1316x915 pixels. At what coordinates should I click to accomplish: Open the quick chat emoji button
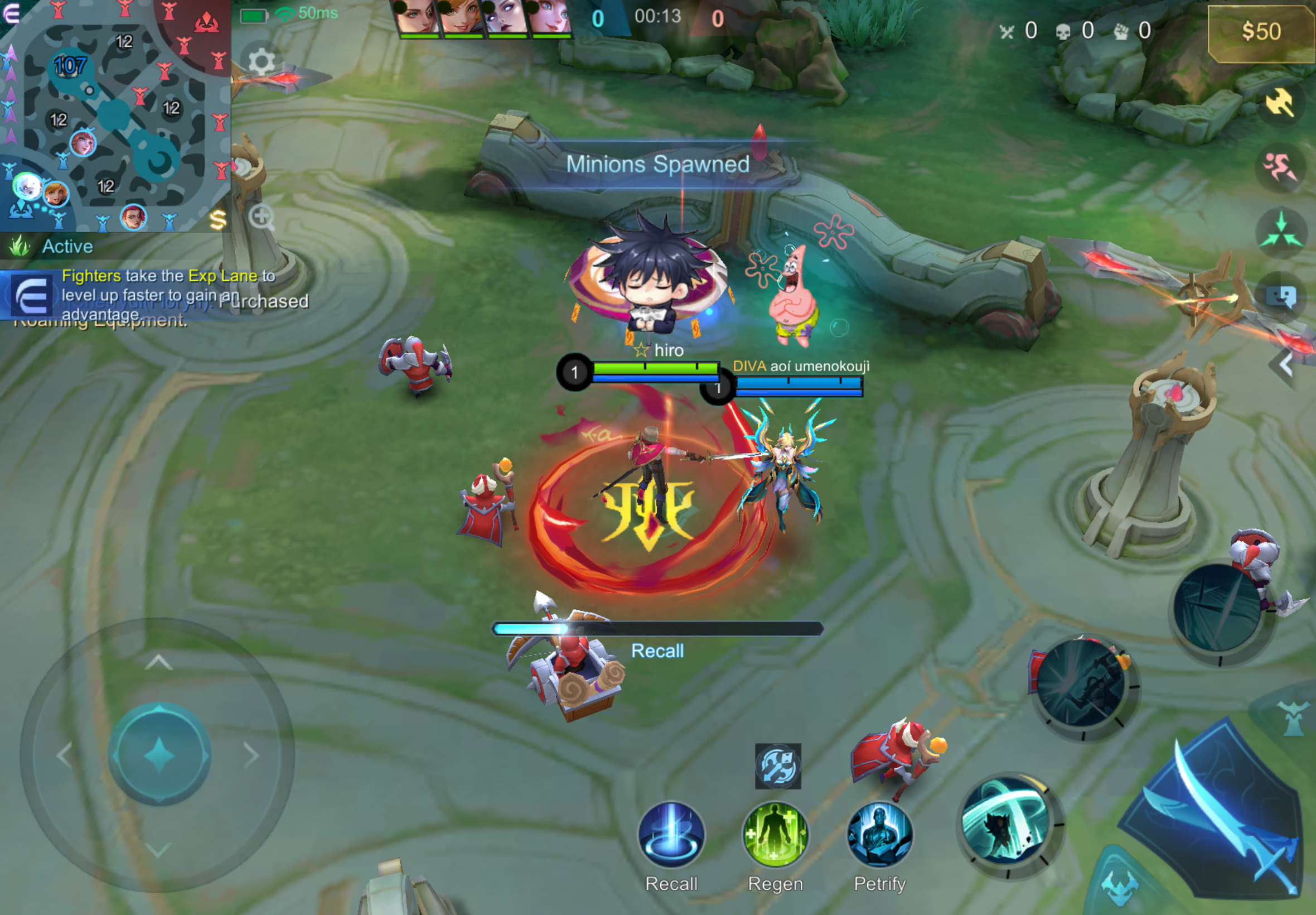[1280, 297]
